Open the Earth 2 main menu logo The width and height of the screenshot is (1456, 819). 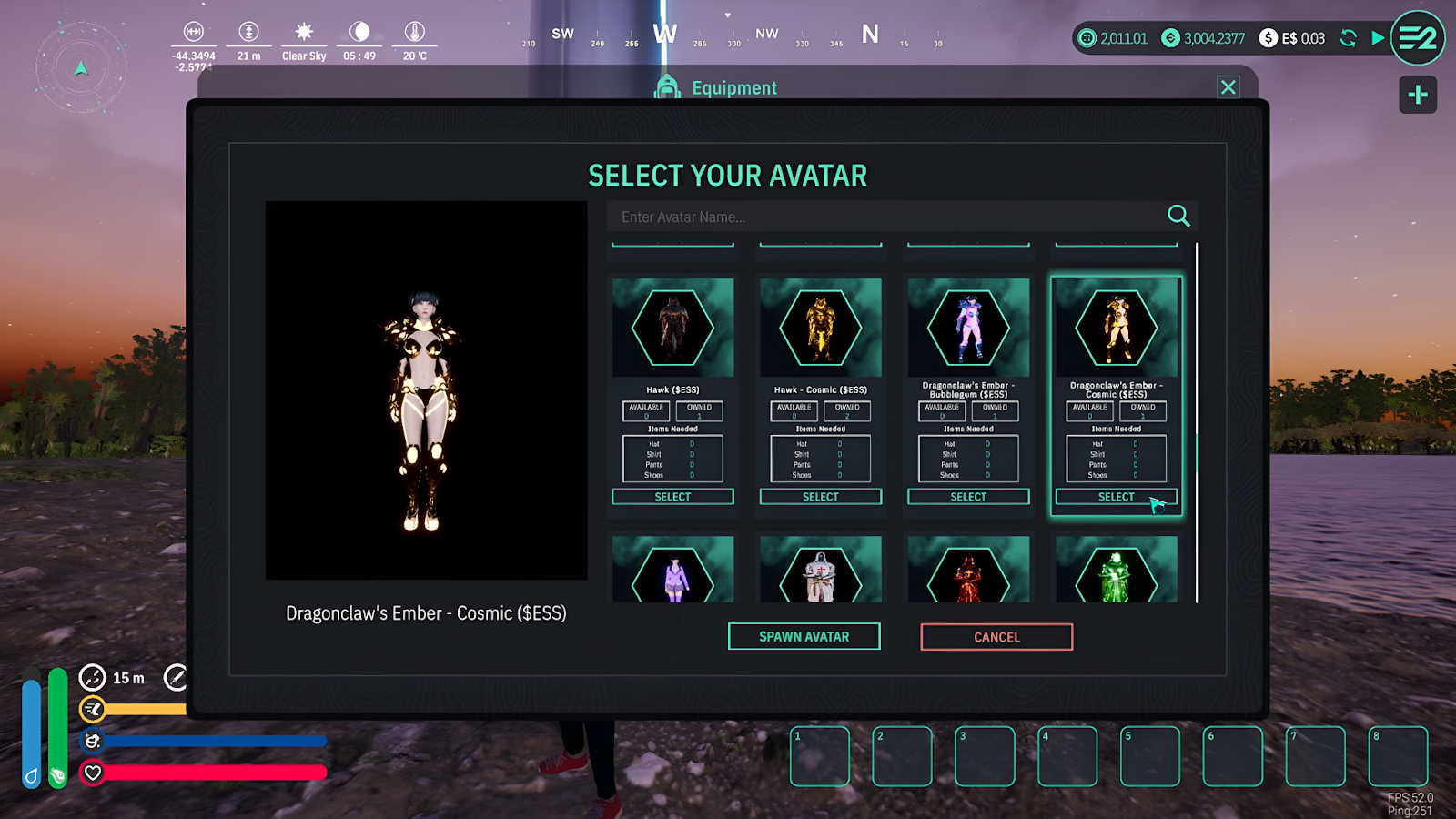[x=1417, y=38]
